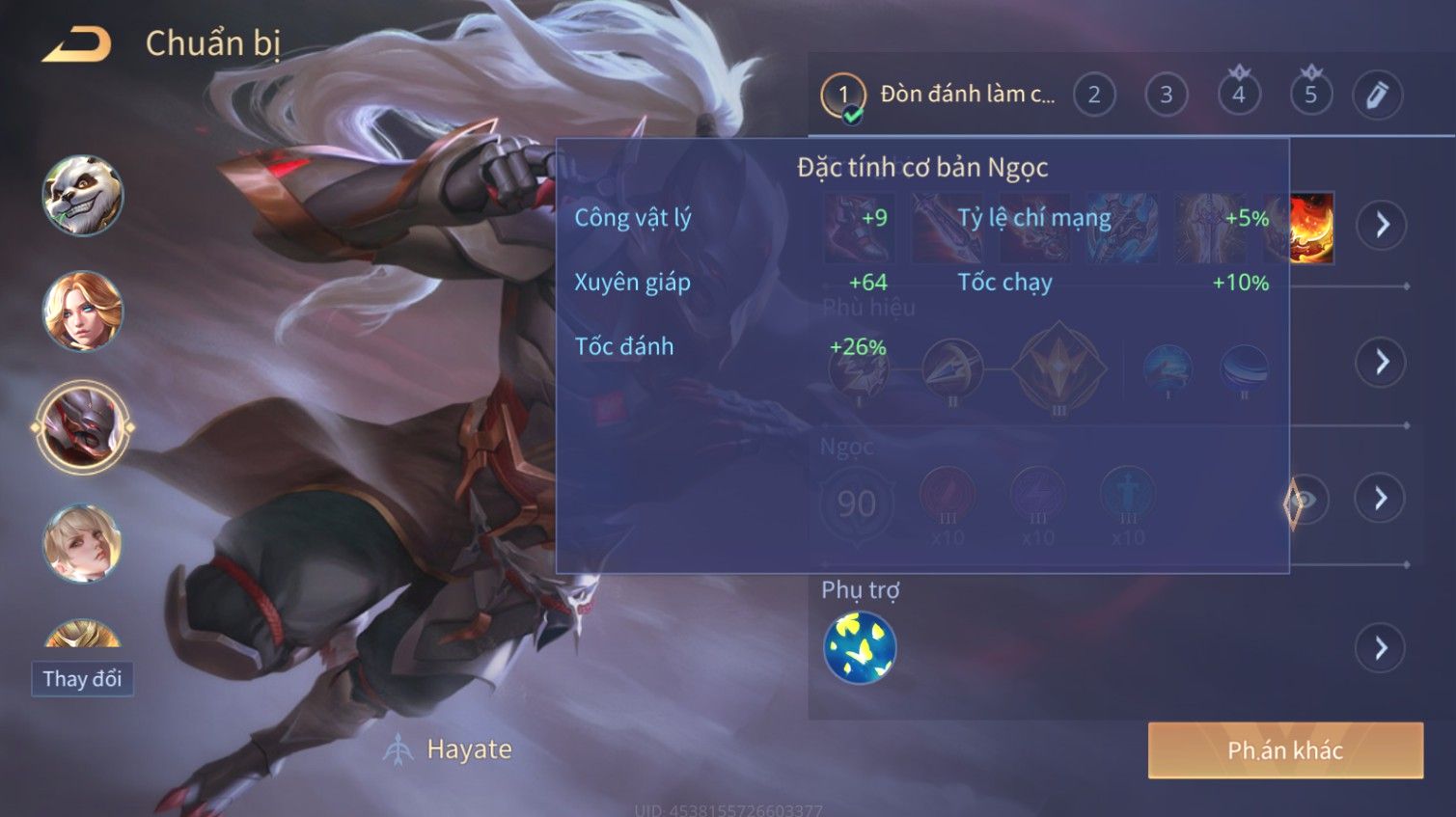This screenshot has width=1456, height=817.
Task: Switch to build preset 3
Action: (1166, 95)
